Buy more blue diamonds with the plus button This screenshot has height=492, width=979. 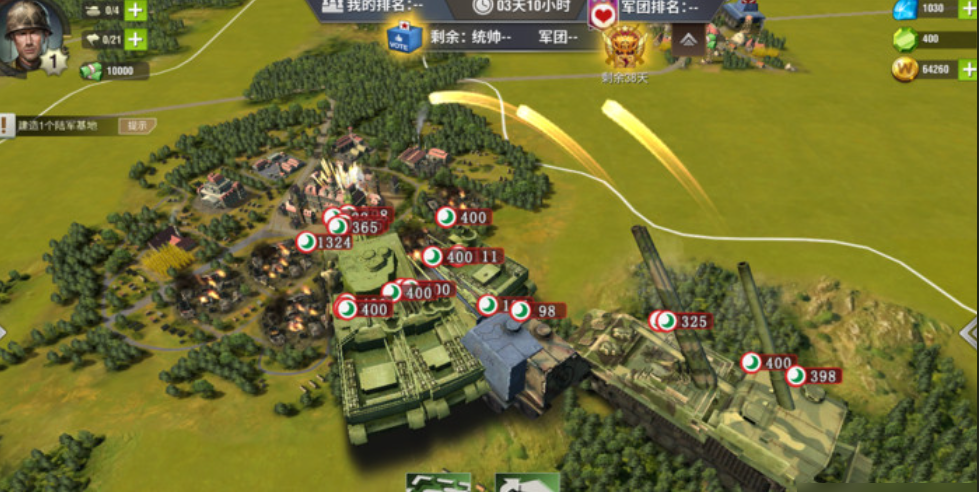[x=967, y=9]
